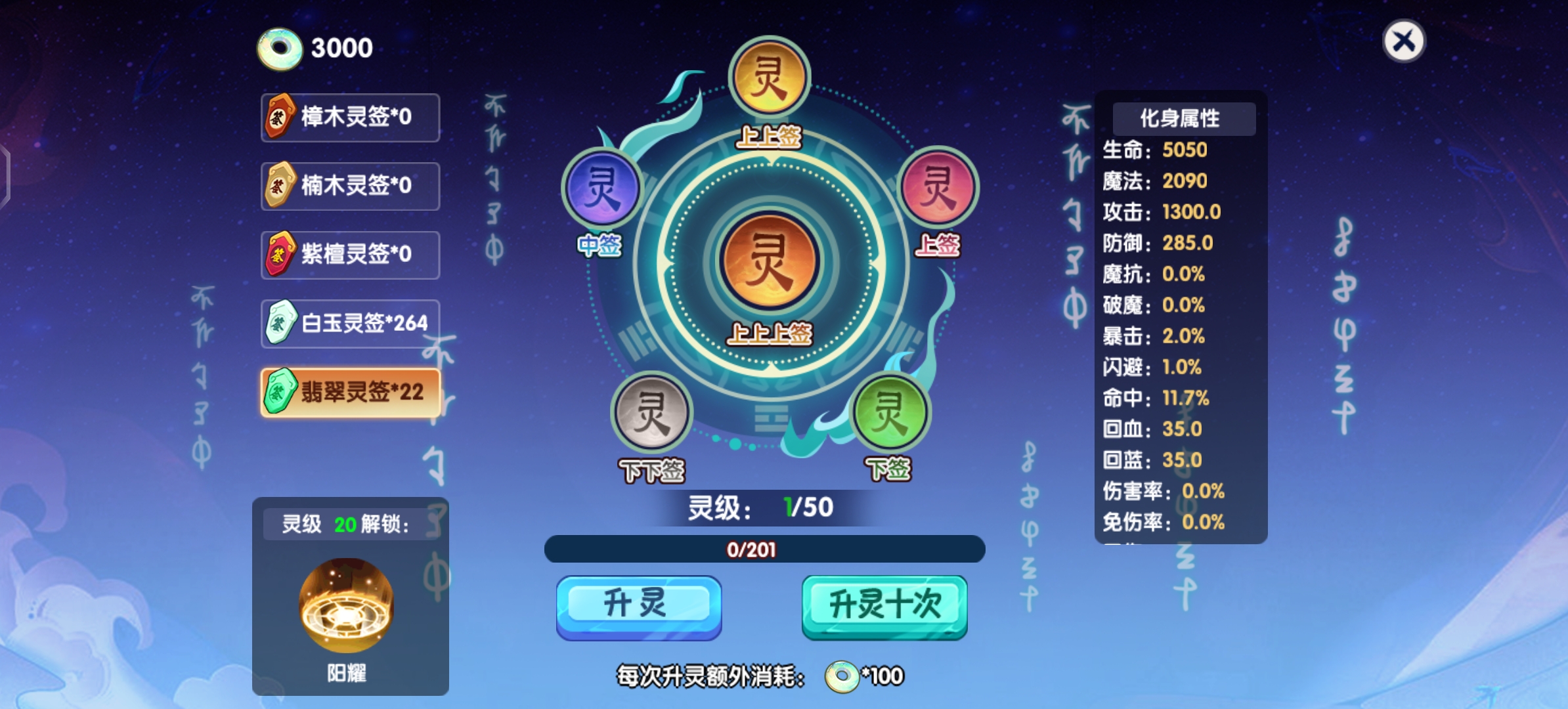This screenshot has width=1568, height=709.
Task: Select the highlighted 翡翠灵签*22 item
Action: click(x=350, y=391)
